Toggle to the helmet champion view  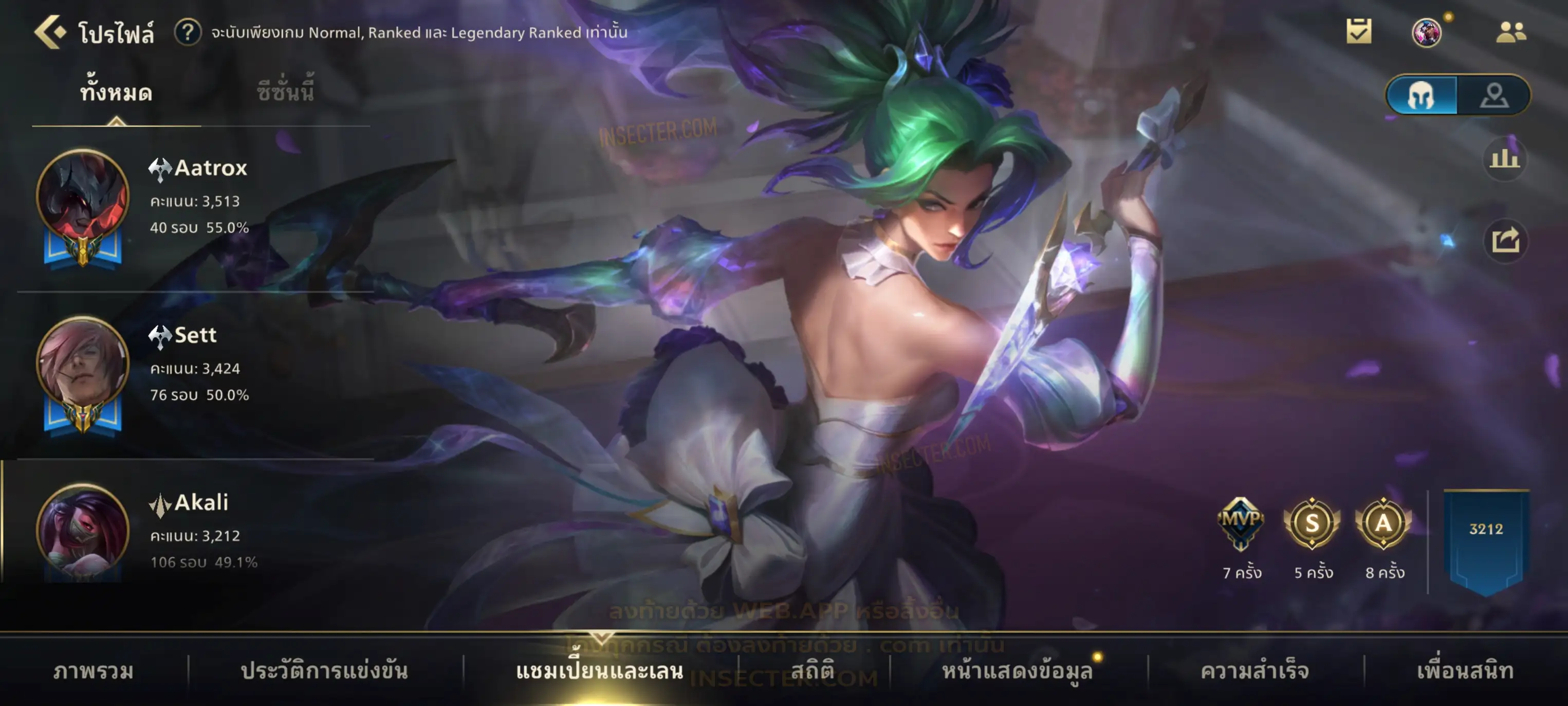click(1422, 96)
